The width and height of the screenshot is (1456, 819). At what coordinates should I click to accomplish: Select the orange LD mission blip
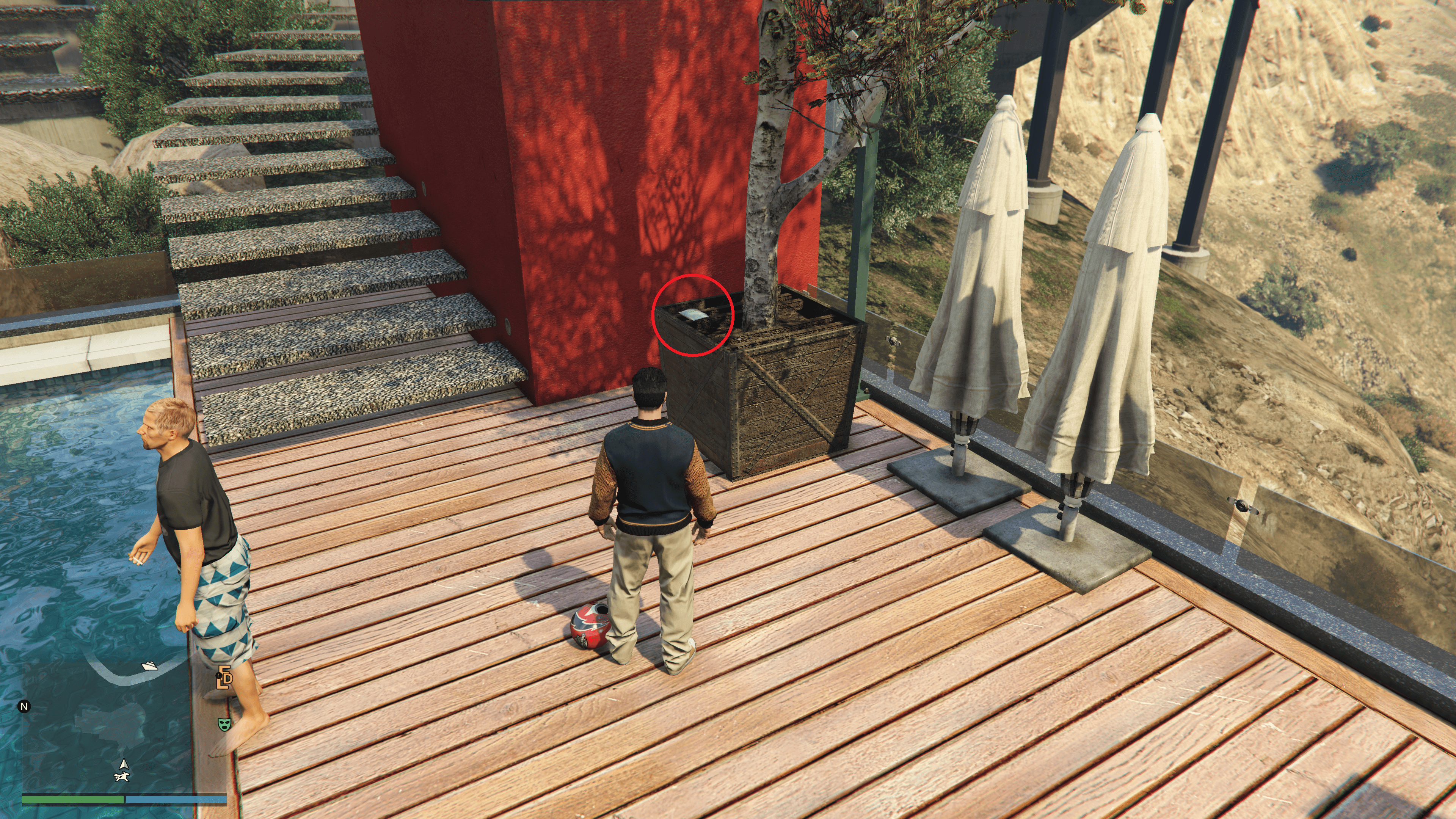[225, 678]
